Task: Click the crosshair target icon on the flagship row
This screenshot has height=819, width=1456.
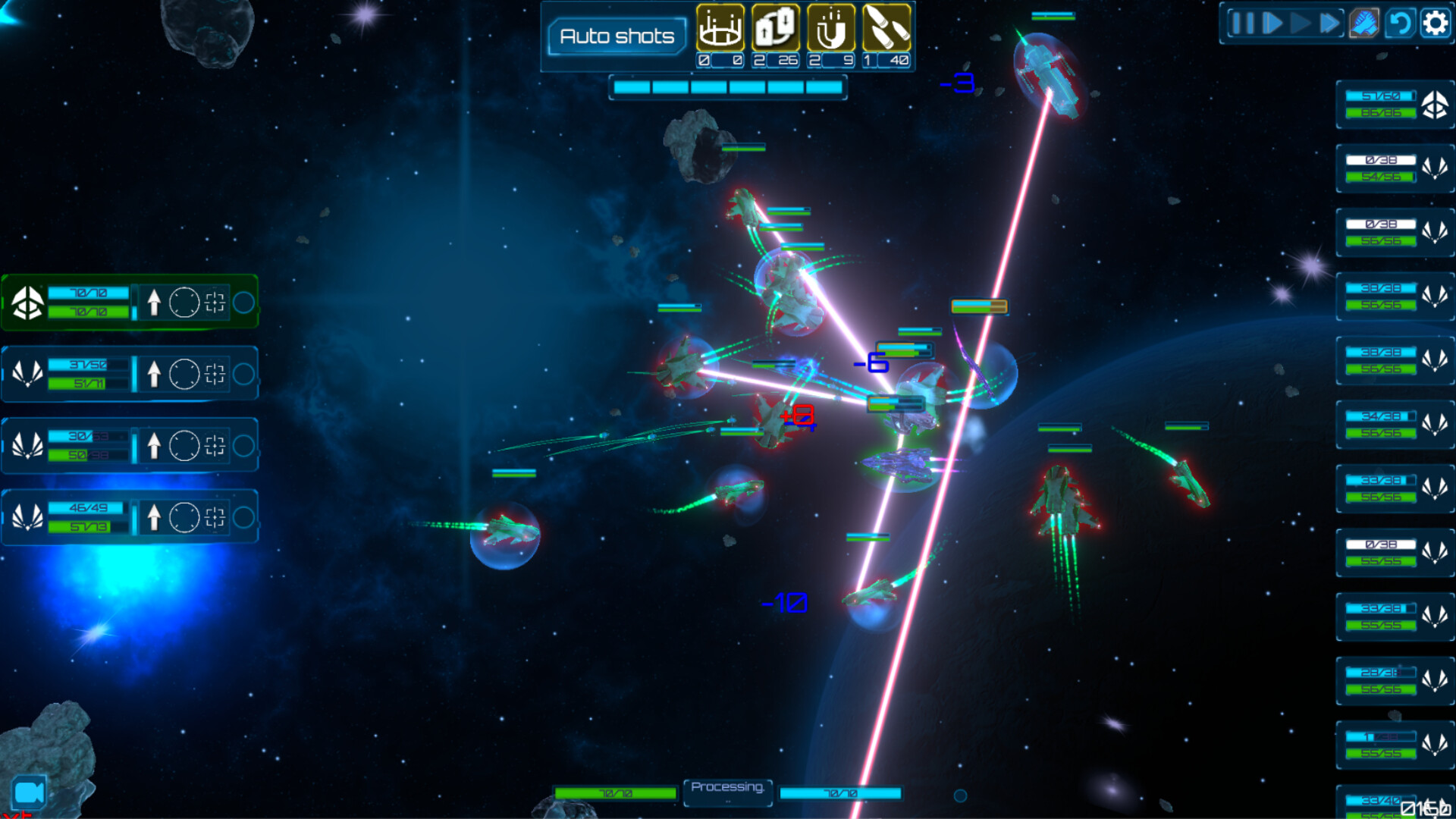Action: click(215, 303)
